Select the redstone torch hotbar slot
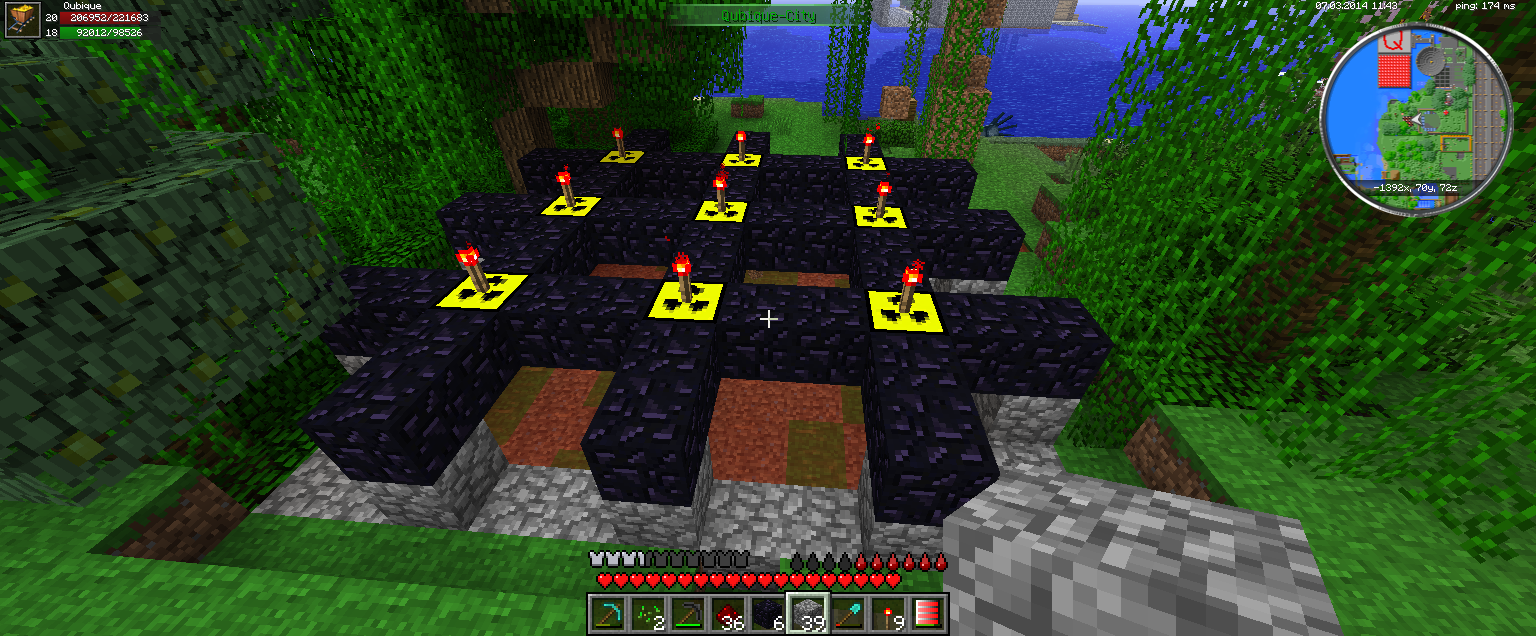1536x636 pixels. 887,614
